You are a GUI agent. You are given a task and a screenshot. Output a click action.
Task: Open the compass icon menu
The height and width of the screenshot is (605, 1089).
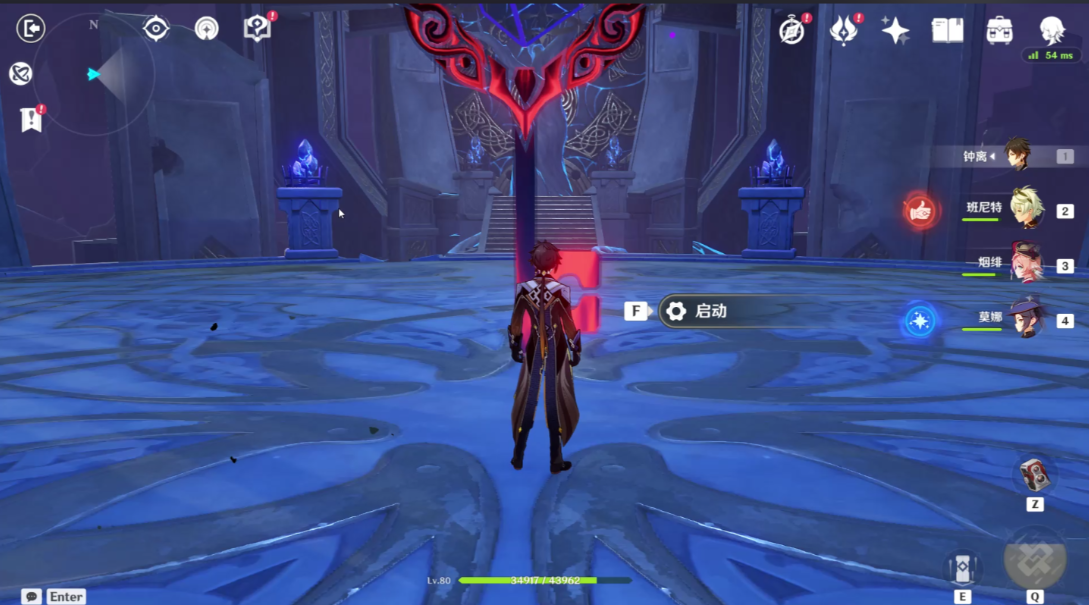(x=792, y=31)
